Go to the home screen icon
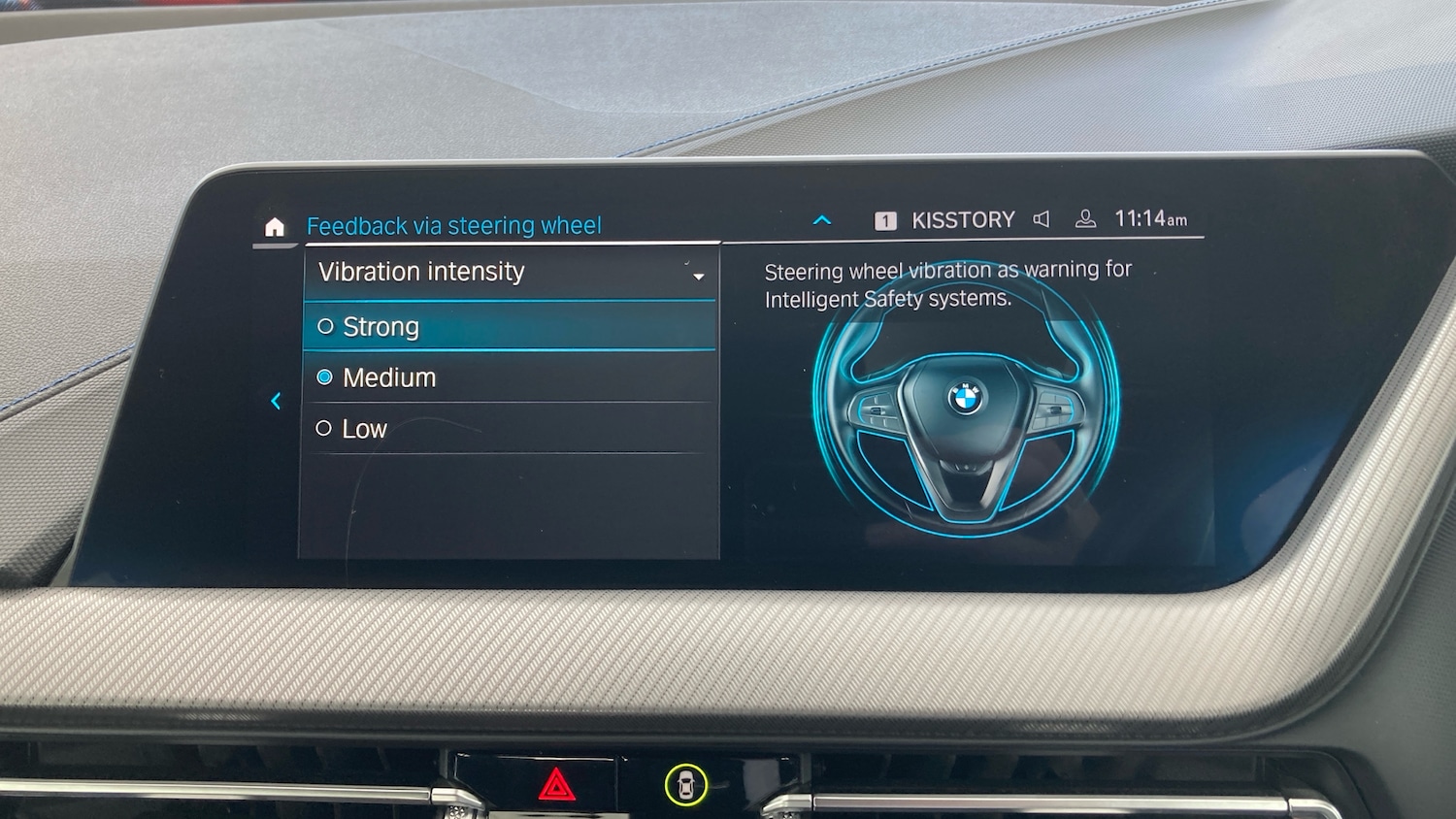This screenshot has height=819, width=1456. (275, 227)
